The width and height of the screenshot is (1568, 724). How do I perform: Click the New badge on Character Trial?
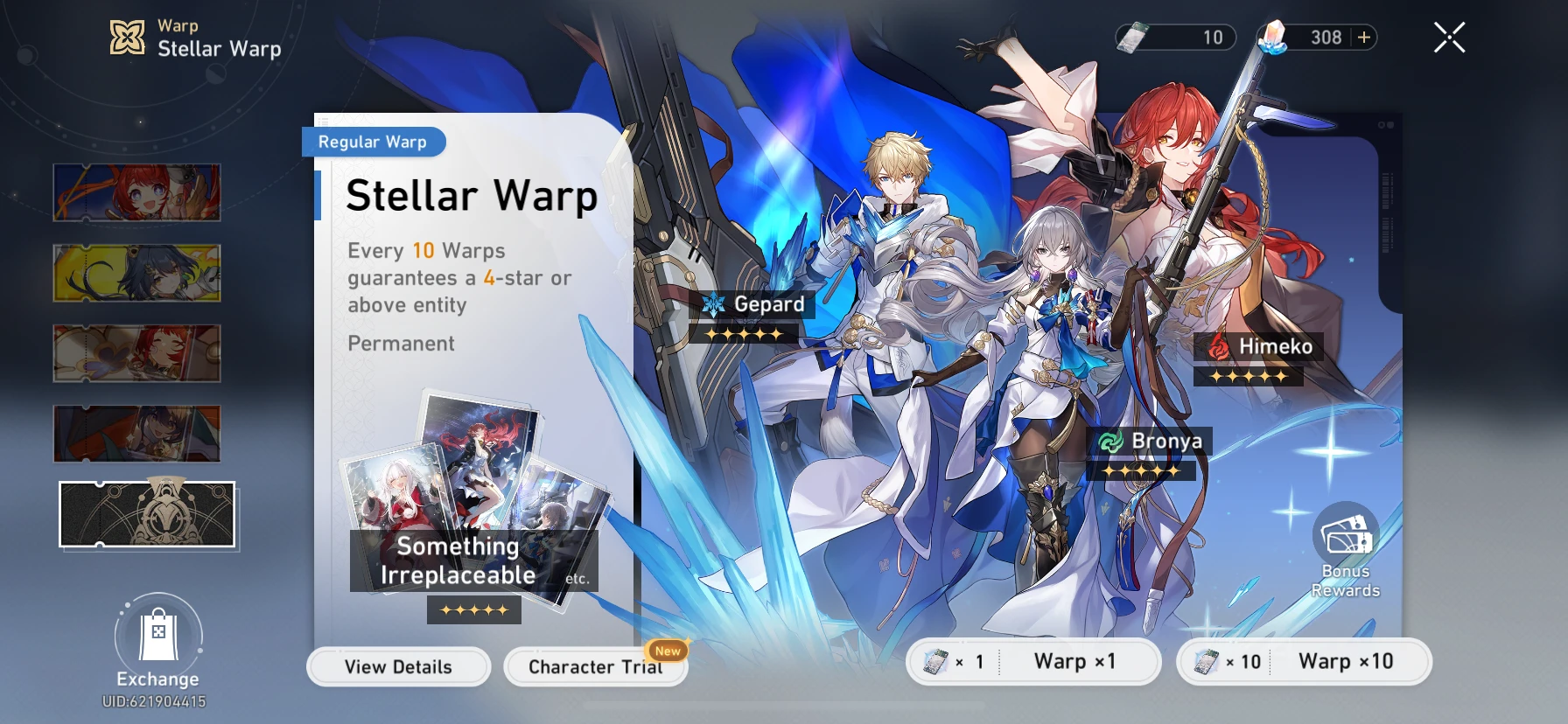[668, 651]
